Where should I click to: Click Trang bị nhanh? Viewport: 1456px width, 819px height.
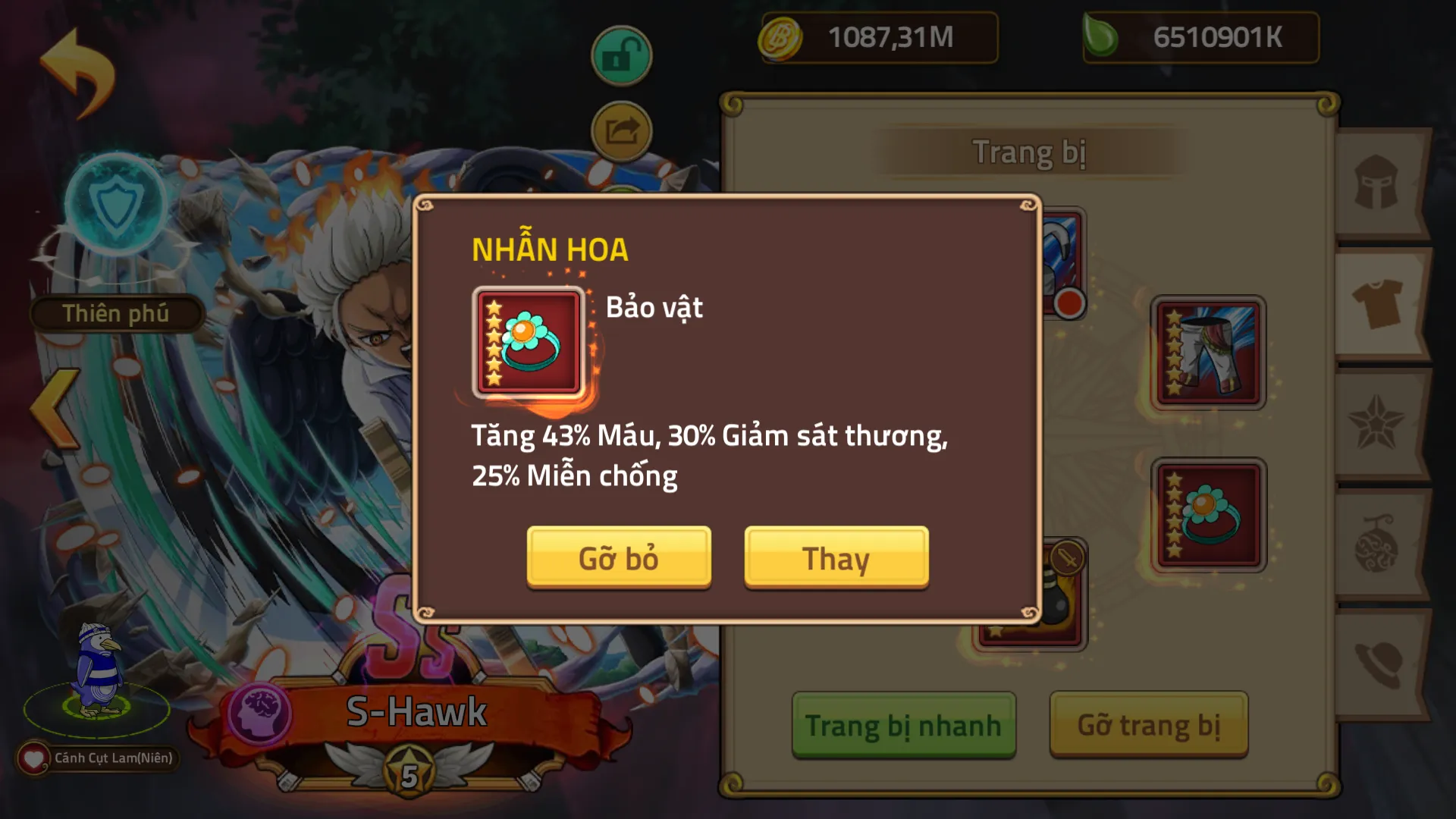point(902,724)
